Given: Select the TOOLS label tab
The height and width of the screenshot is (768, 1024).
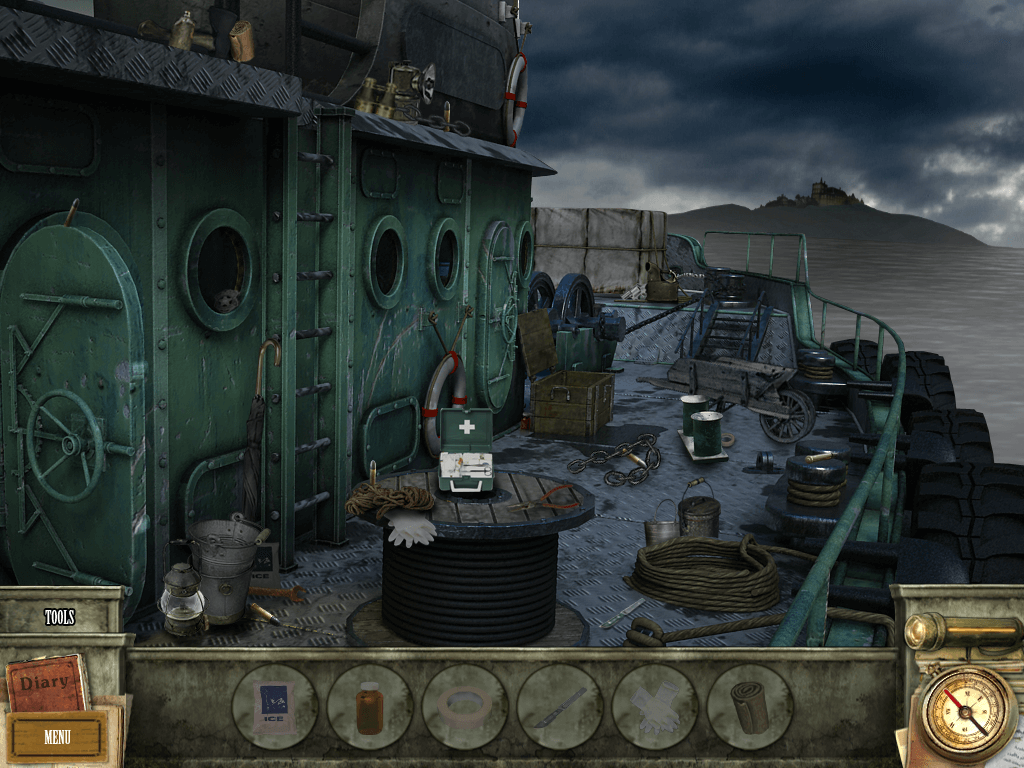Looking at the screenshot, I should click(x=60, y=617).
